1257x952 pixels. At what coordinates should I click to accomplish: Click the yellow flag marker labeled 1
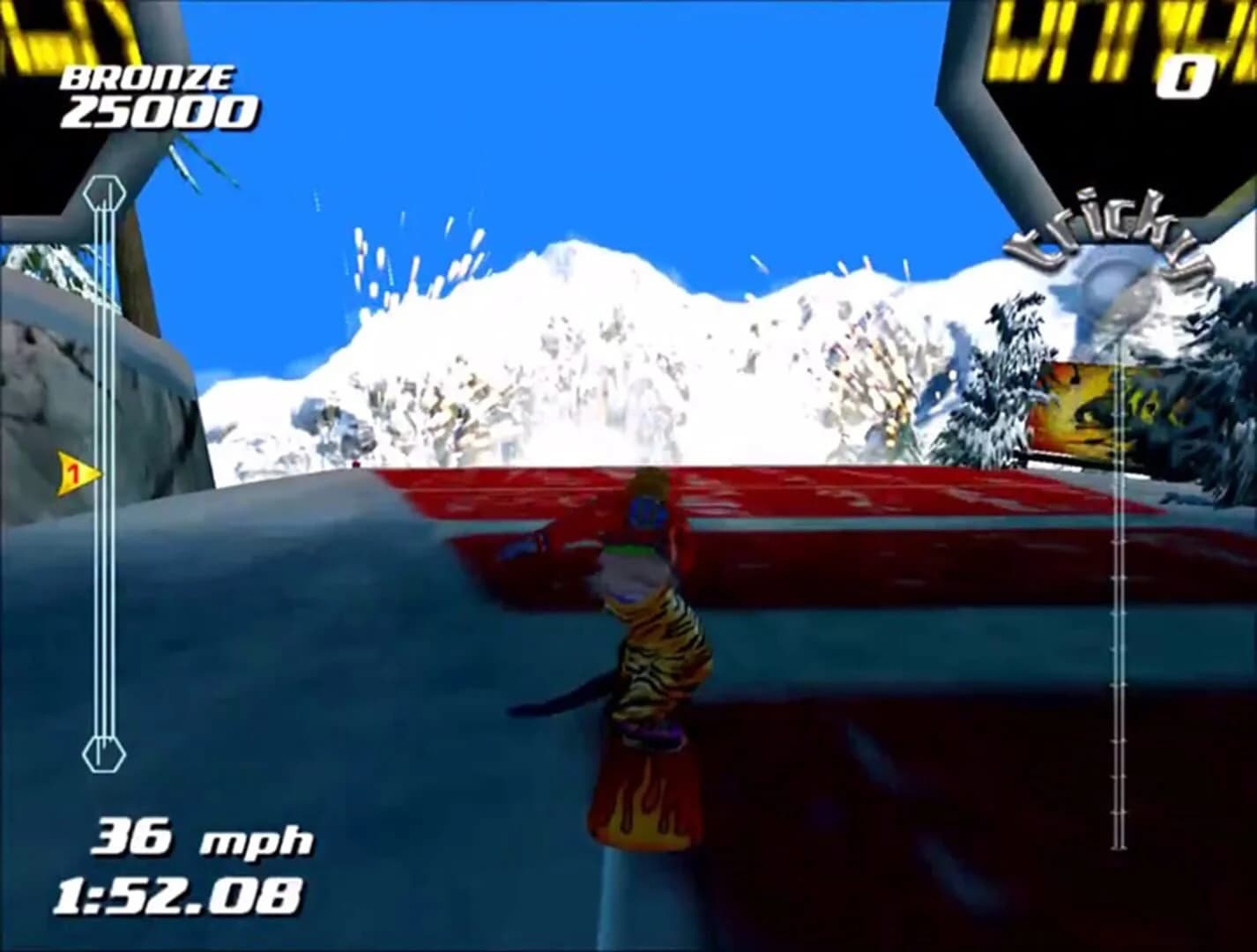[75, 473]
